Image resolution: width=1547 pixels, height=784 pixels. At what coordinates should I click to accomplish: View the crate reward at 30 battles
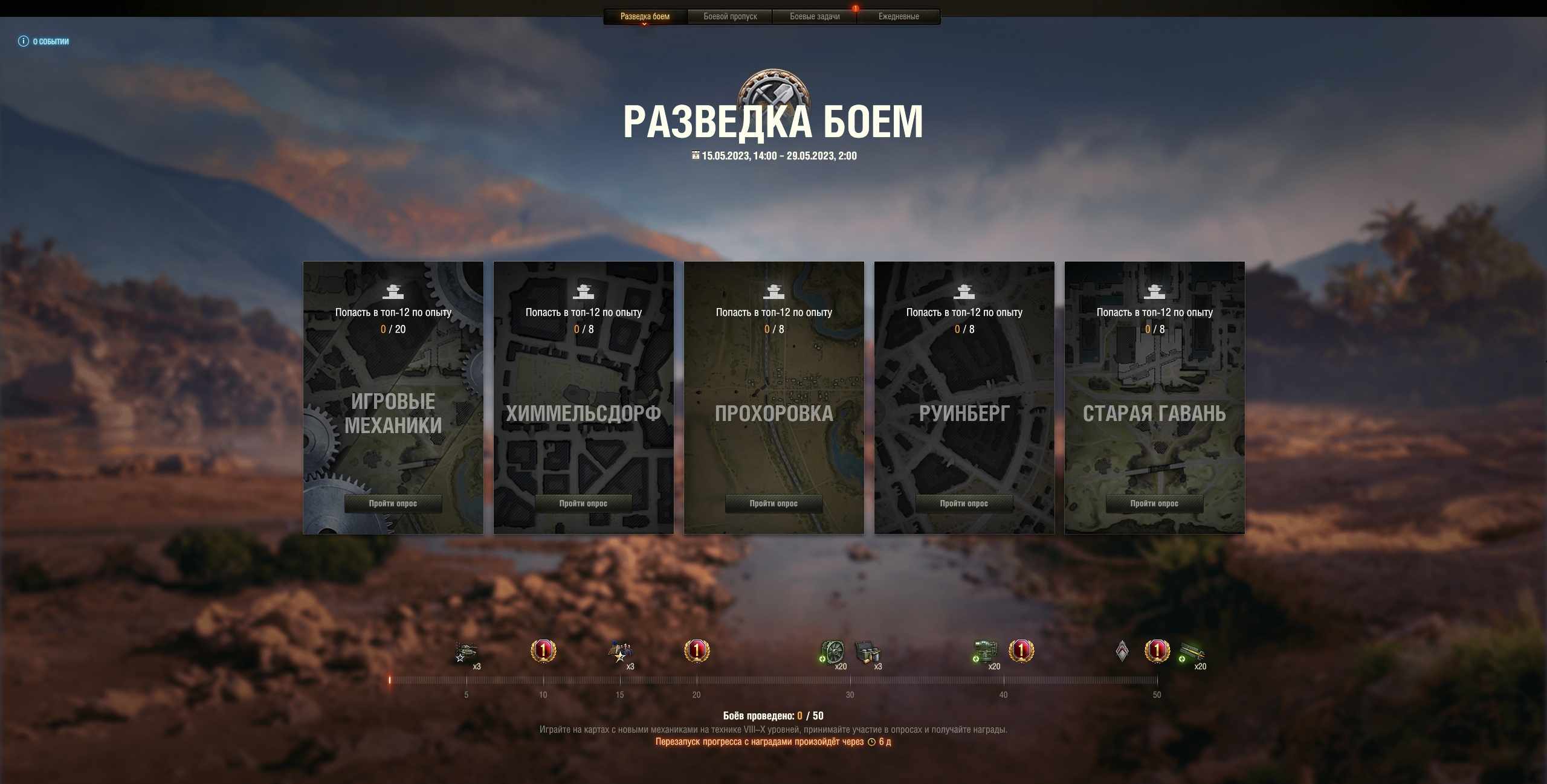tap(867, 652)
